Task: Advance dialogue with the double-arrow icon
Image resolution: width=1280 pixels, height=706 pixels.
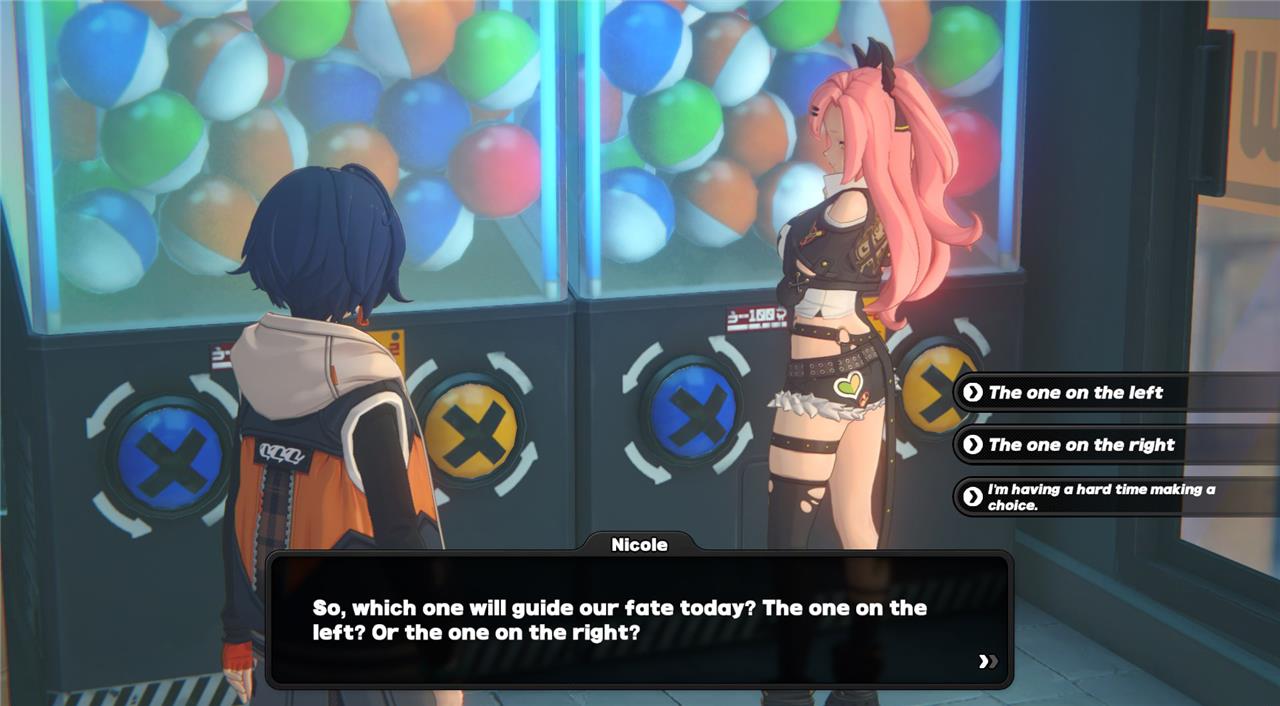Action: [988, 661]
